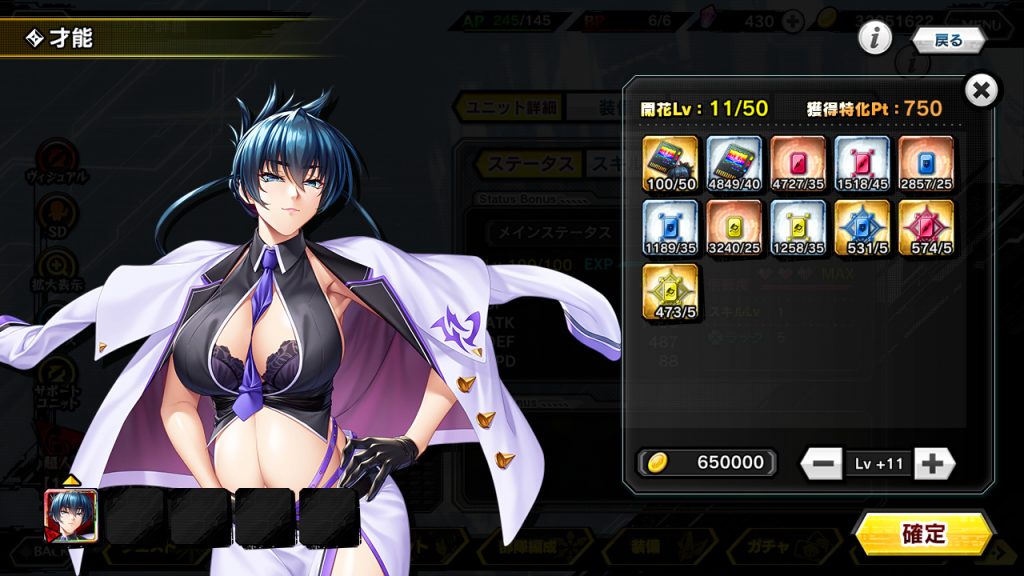The height and width of the screenshot is (576, 1024).
Task: Choose the card item showing 1518/45
Action: click(x=862, y=164)
